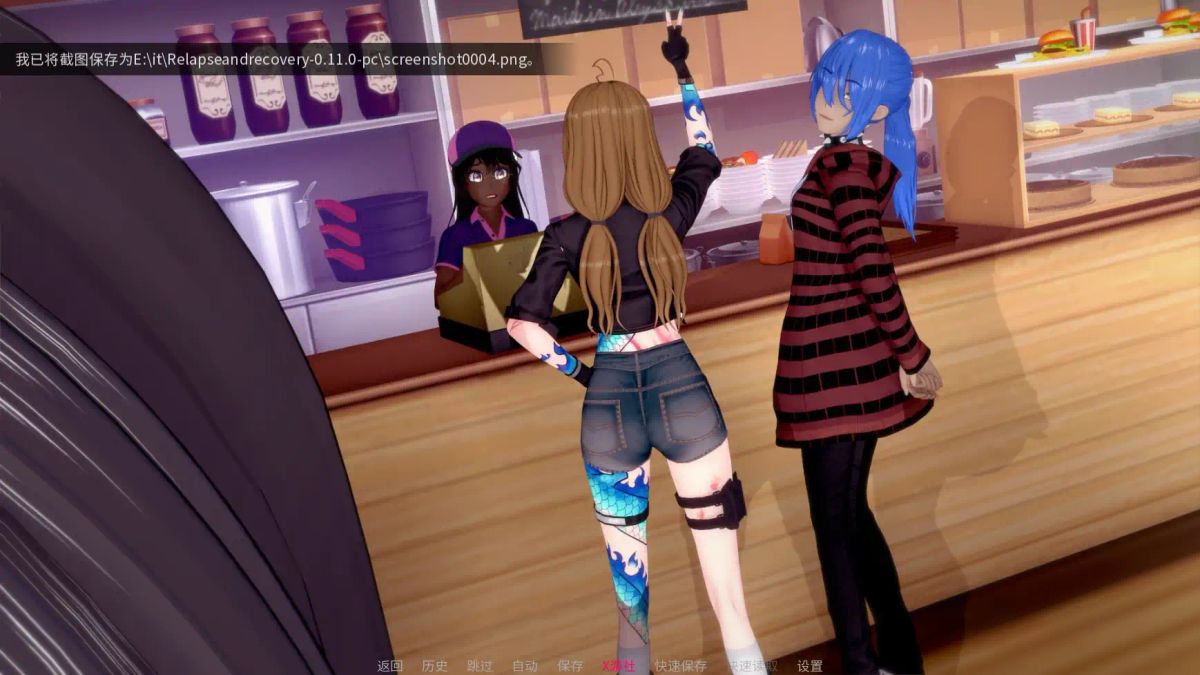The width and height of the screenshot is (1200, 675).
Task: Click 返回 to roll back
Action: click(390, 666)
